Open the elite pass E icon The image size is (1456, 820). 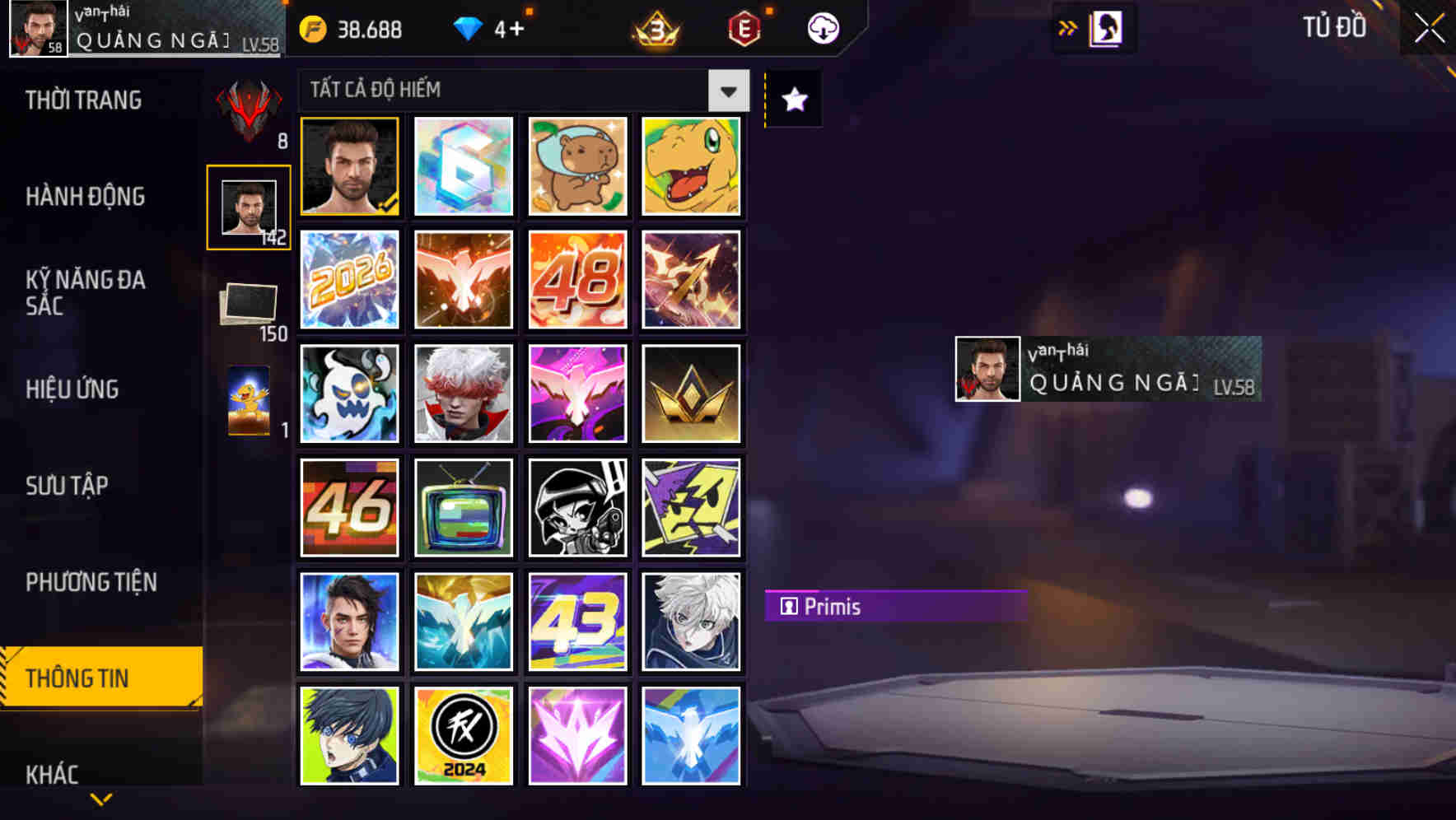coord(744,27)
